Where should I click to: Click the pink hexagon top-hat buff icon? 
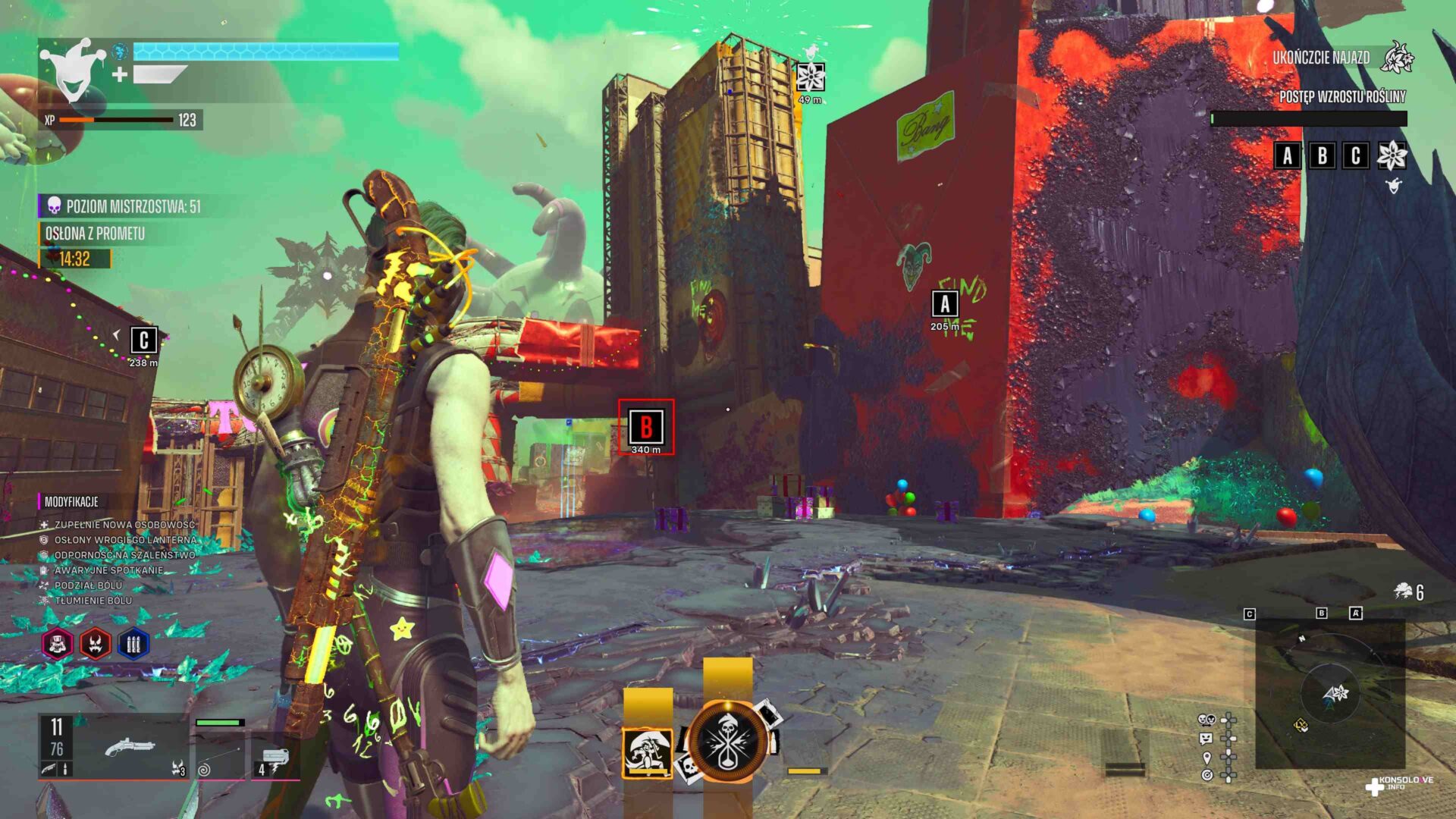tap(58, 645)
